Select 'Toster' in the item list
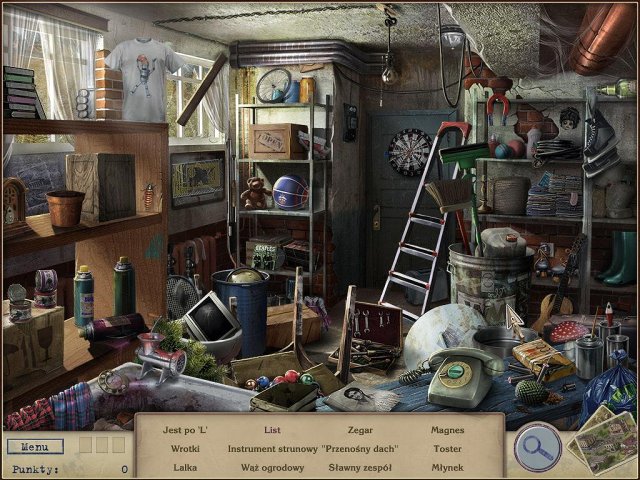Image resolution: width=640 pixels, height=480 pixels. tap(447, 449)
